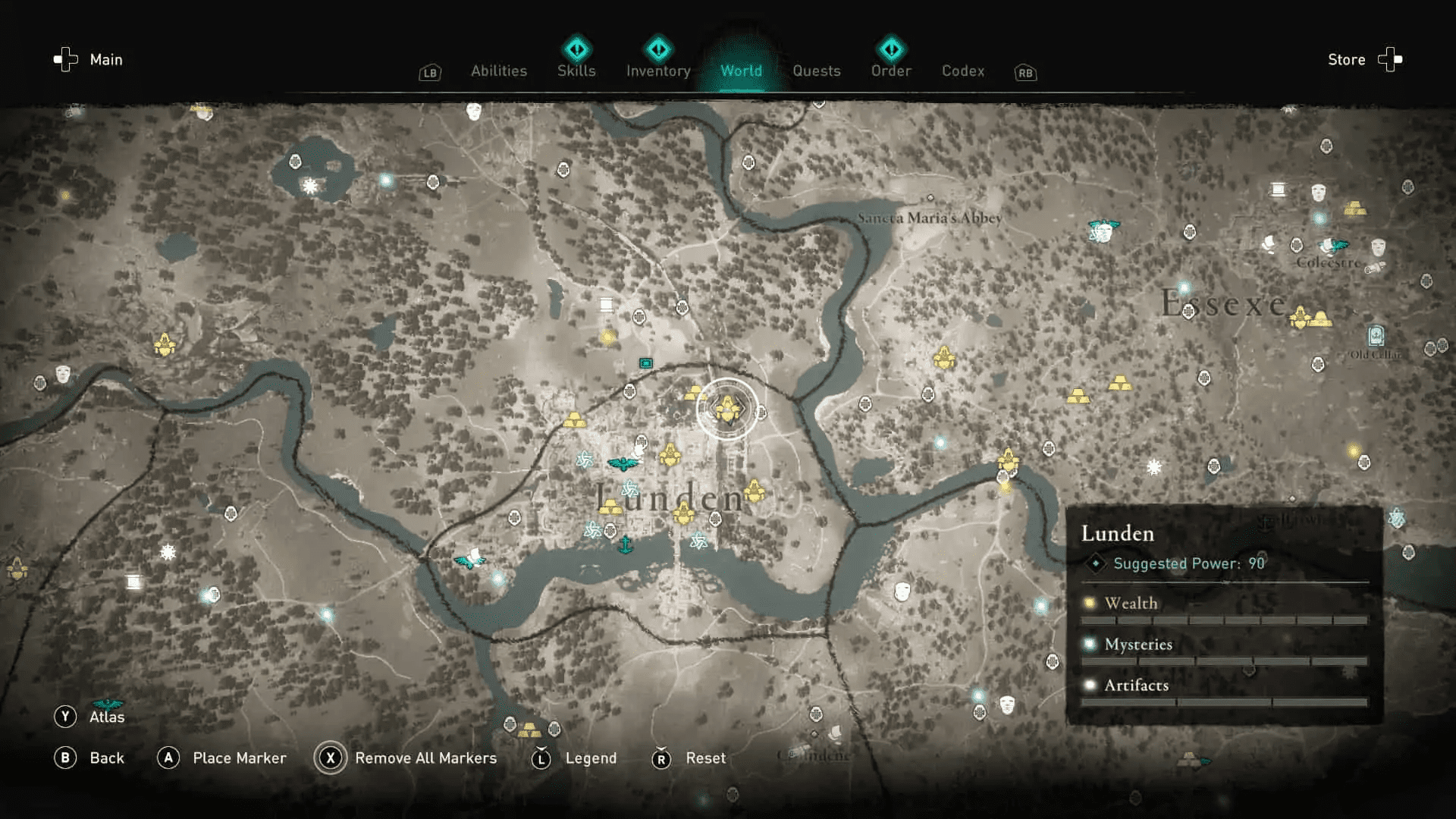The height and width of the screenshot is (819, 1456).
Task: Click the anchor dock icon south of Lunden
Action: point(625,545)
